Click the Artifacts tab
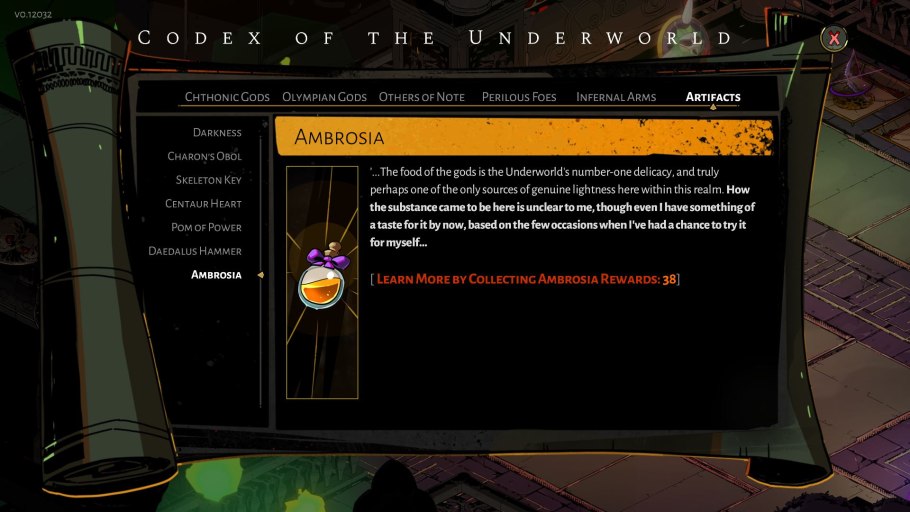Screen dimensions: 910x512 tap(713, 97)
